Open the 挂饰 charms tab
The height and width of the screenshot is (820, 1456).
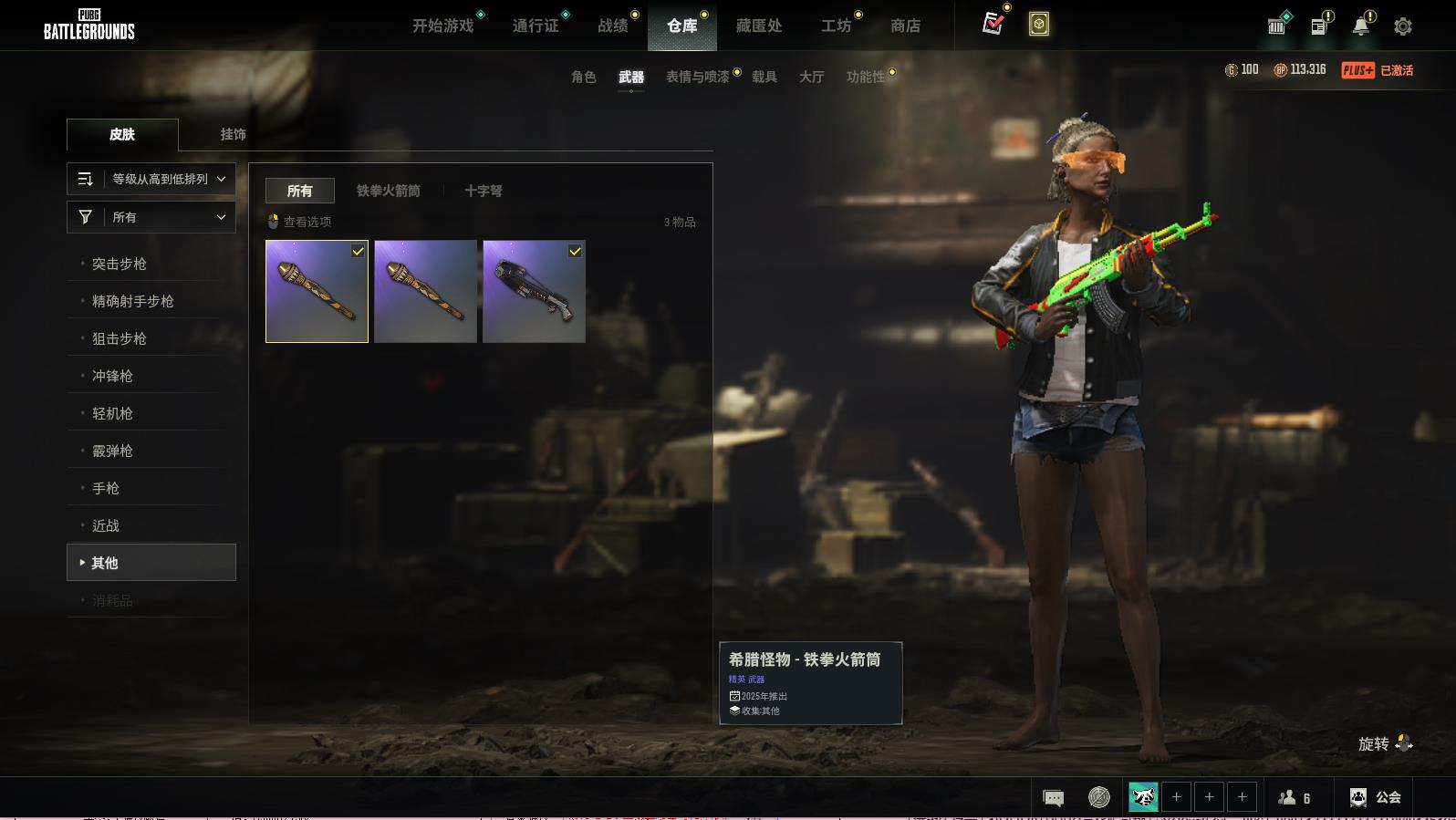coord(233,134)
